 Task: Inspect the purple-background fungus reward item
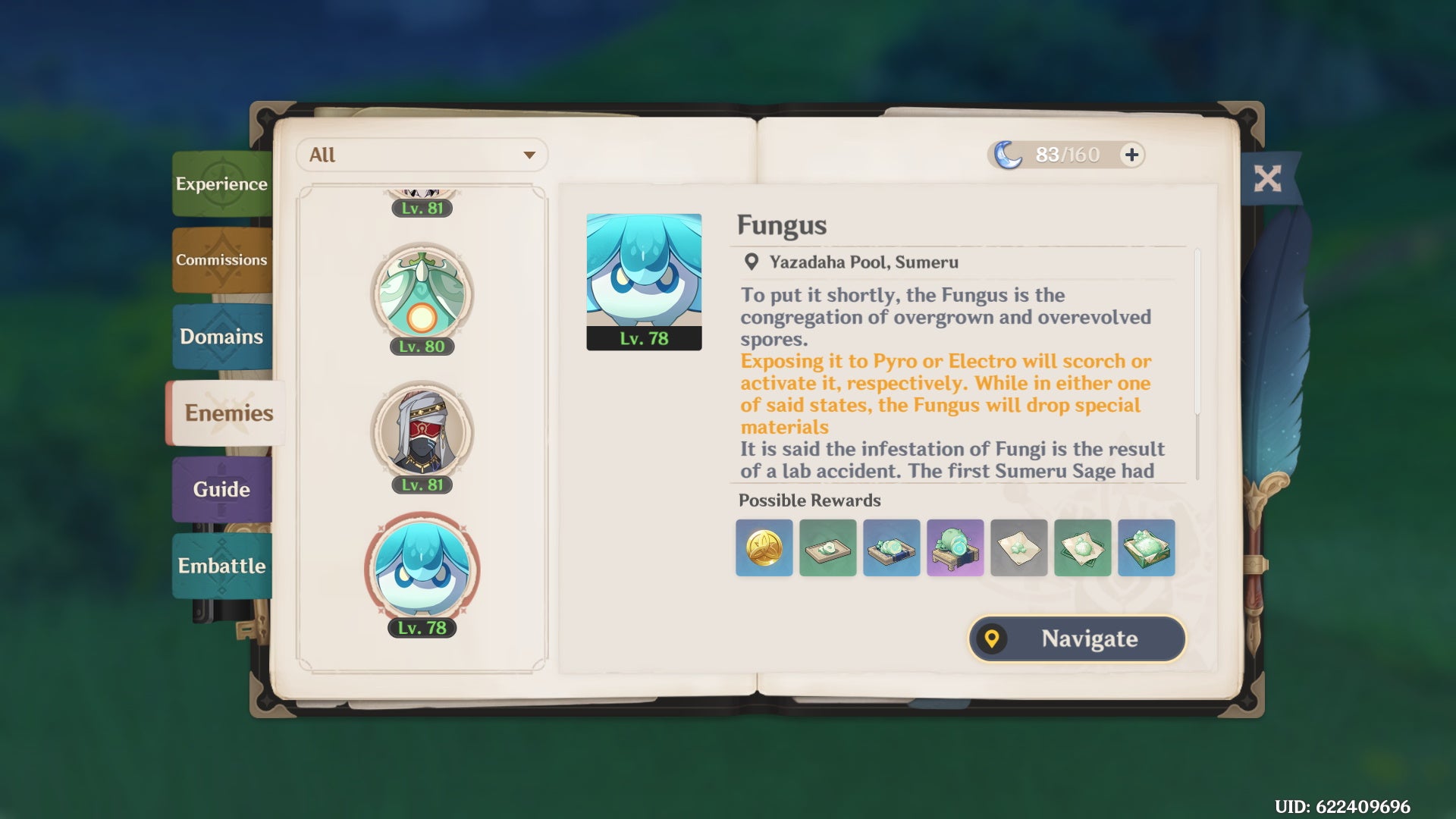955,548
